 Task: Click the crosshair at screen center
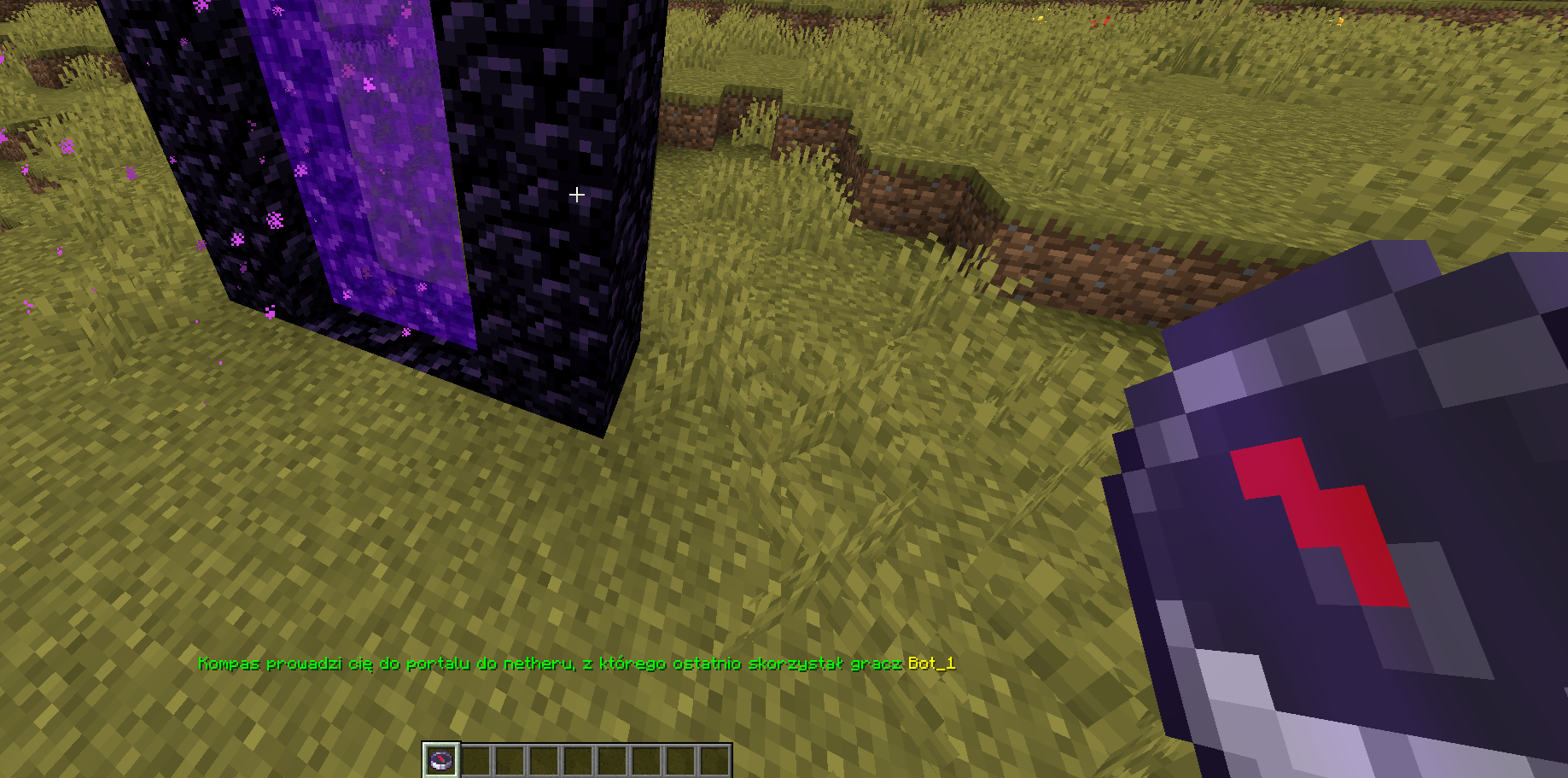pyautogui.click(x=577, y=195)
